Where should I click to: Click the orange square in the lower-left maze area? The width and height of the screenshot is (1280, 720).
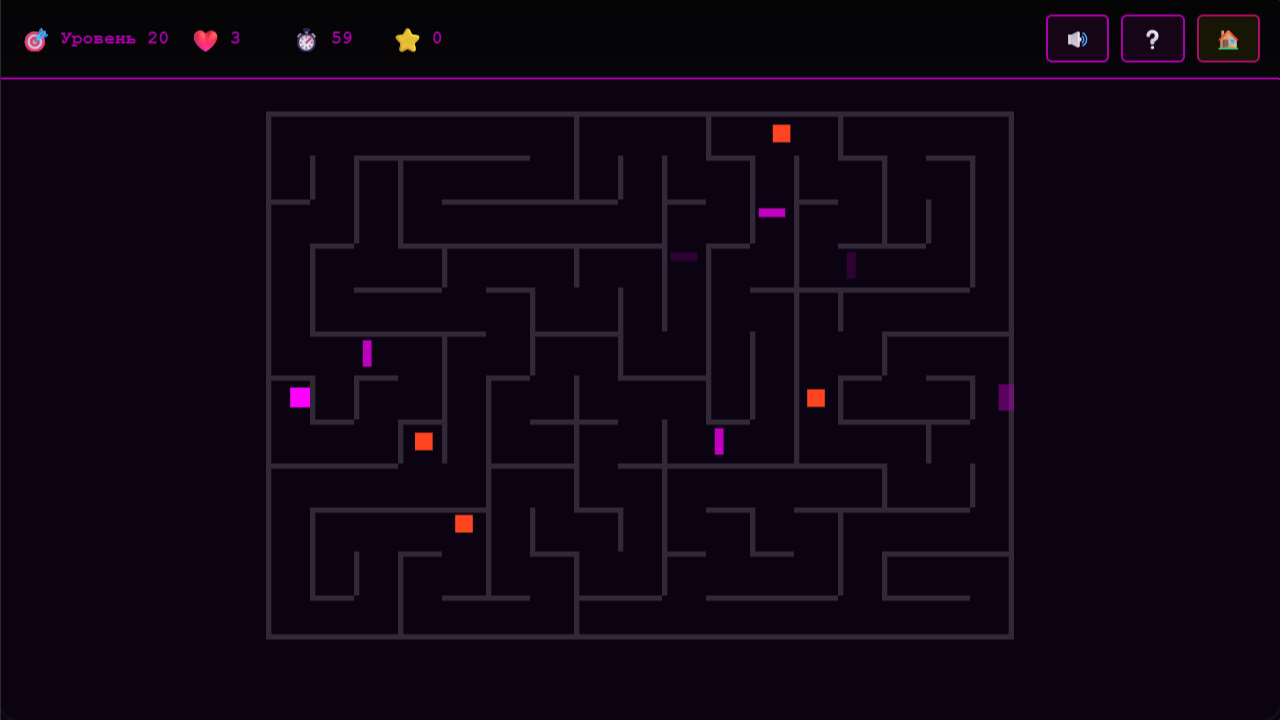point(463,522)
